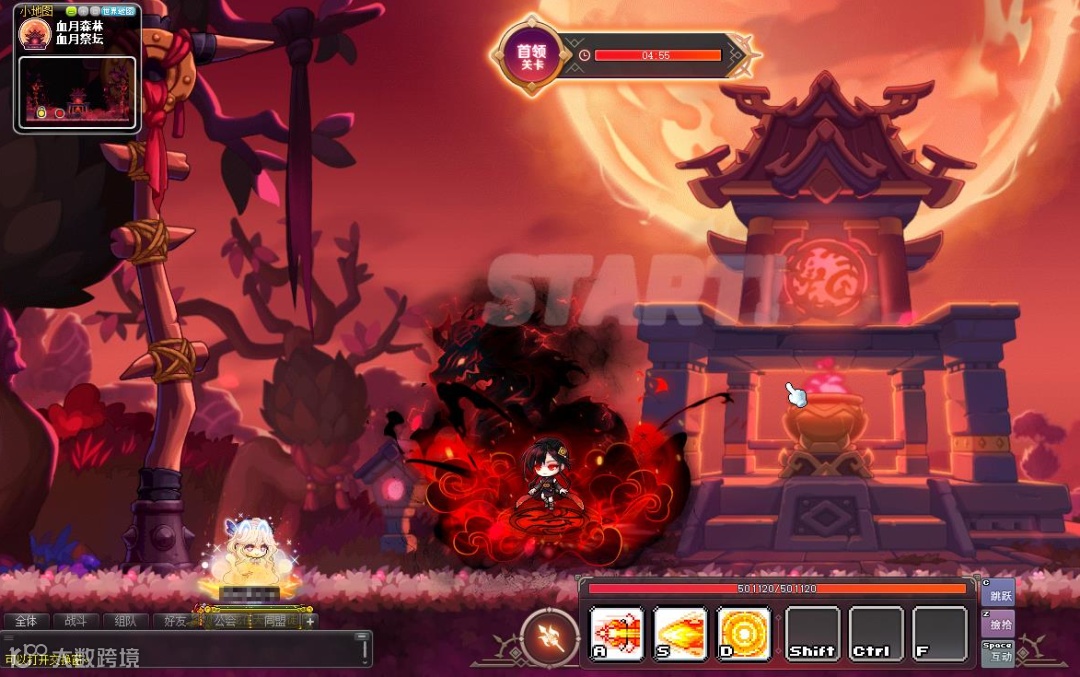
Task: Click the 互动 interact button
Action: (x=999, y=653)
